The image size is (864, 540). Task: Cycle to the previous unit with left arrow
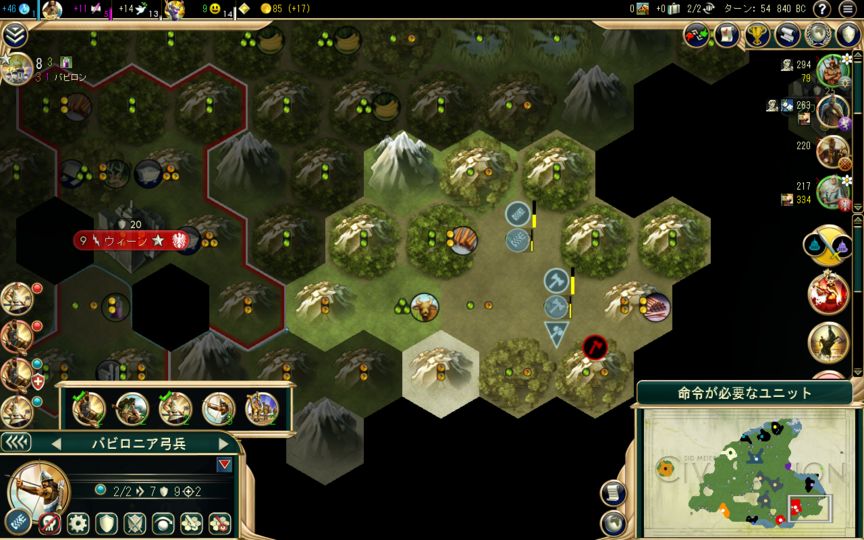pyautogui.click(x=56, y=443)
